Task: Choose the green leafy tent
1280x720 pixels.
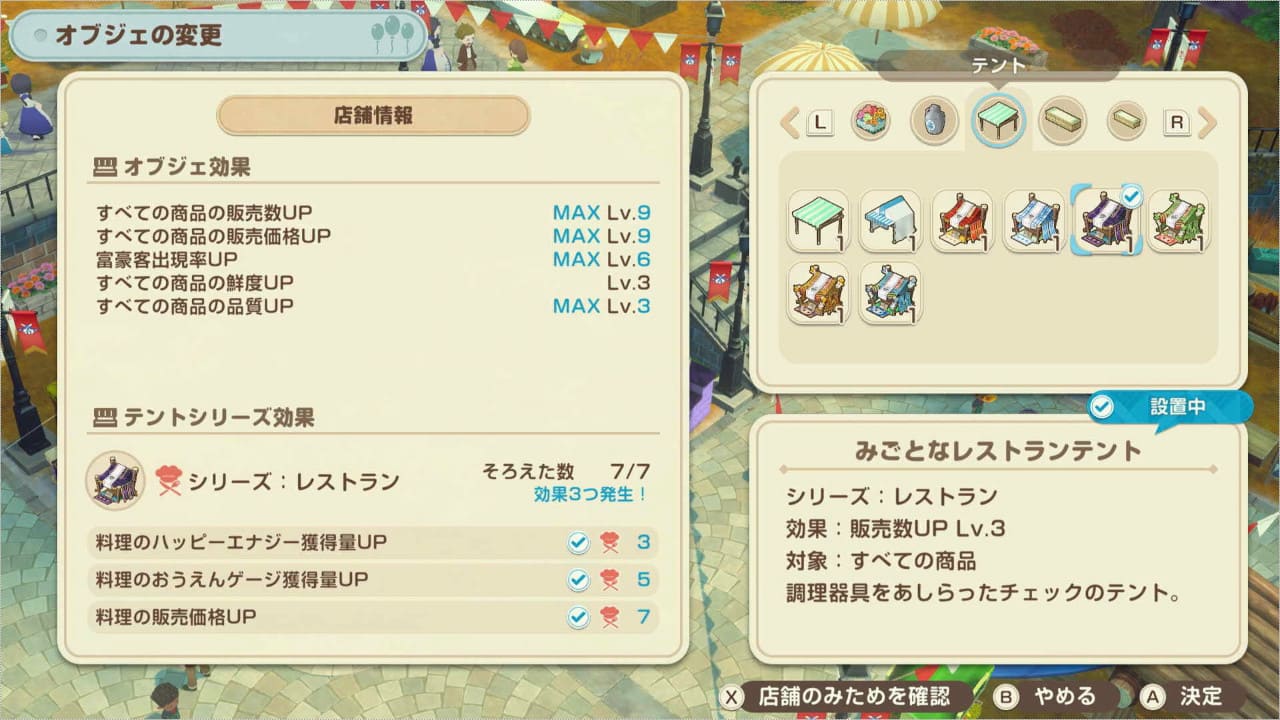Action: point(1178,221)
